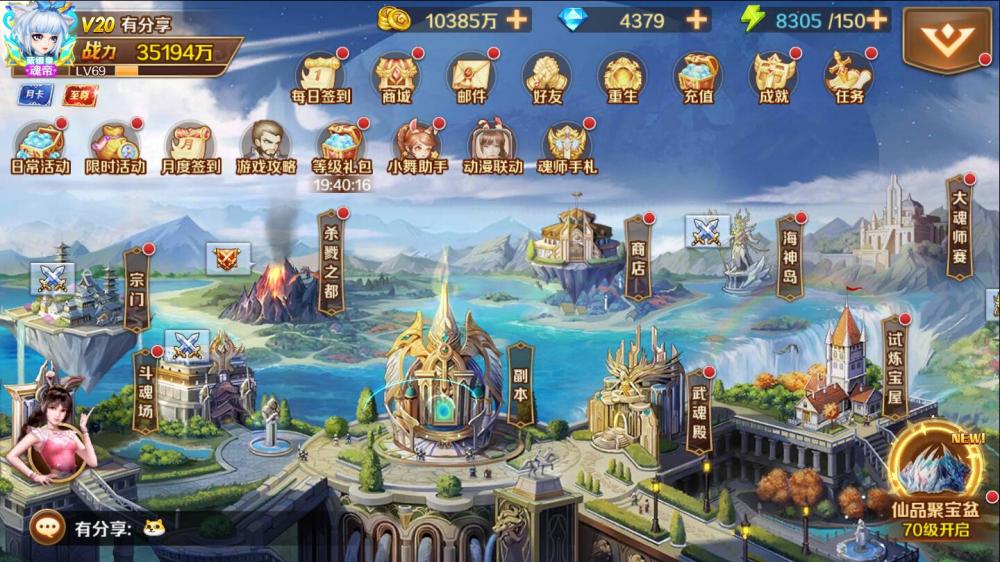Open the 每日签到 daily sign-in icon
The height and width of the screenshot is (562, 1000).
320,76
